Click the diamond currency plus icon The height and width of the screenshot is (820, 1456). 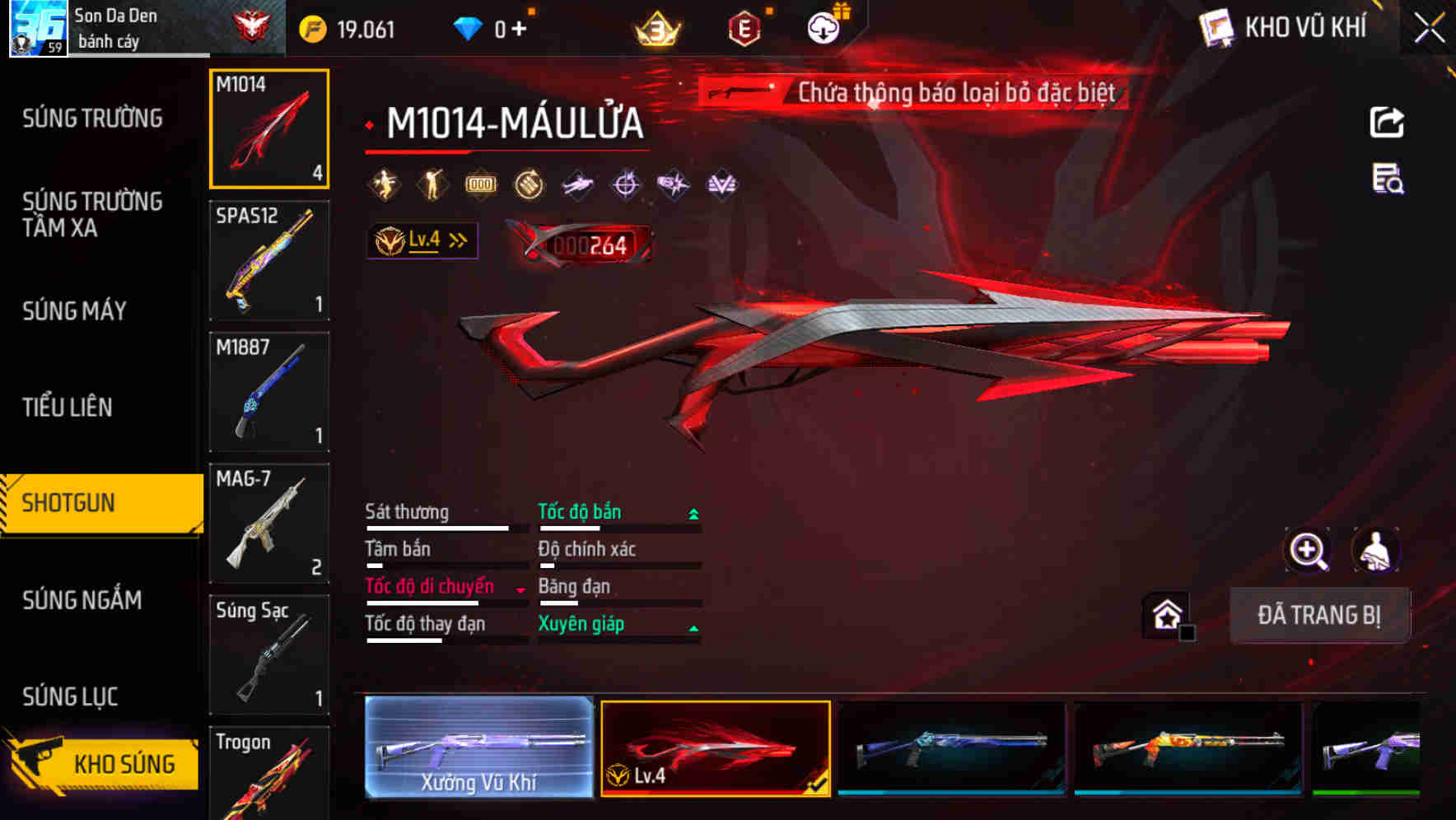click(x=519, y=27)
